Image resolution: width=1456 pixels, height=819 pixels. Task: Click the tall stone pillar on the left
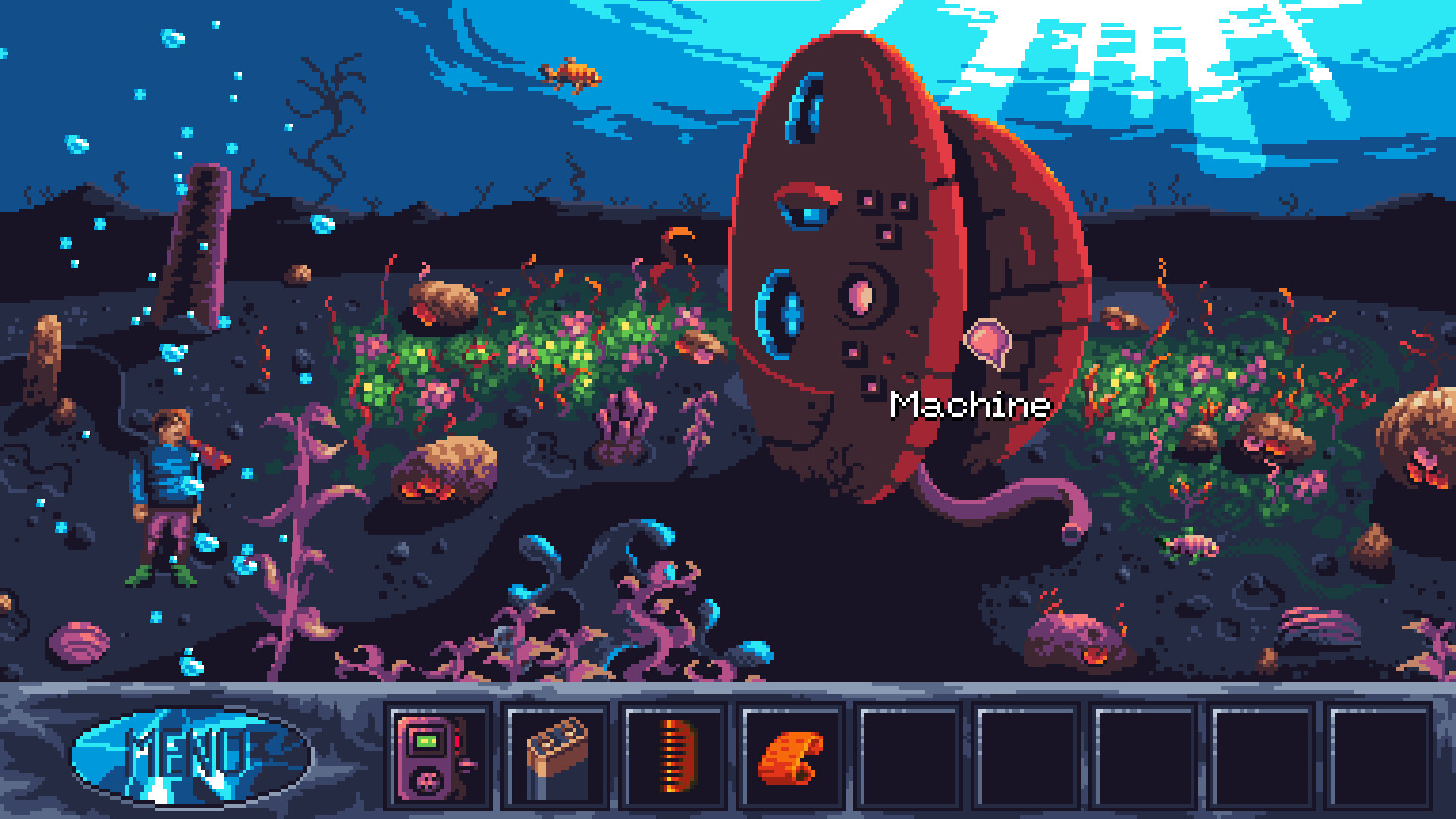(x=199, y=243)
